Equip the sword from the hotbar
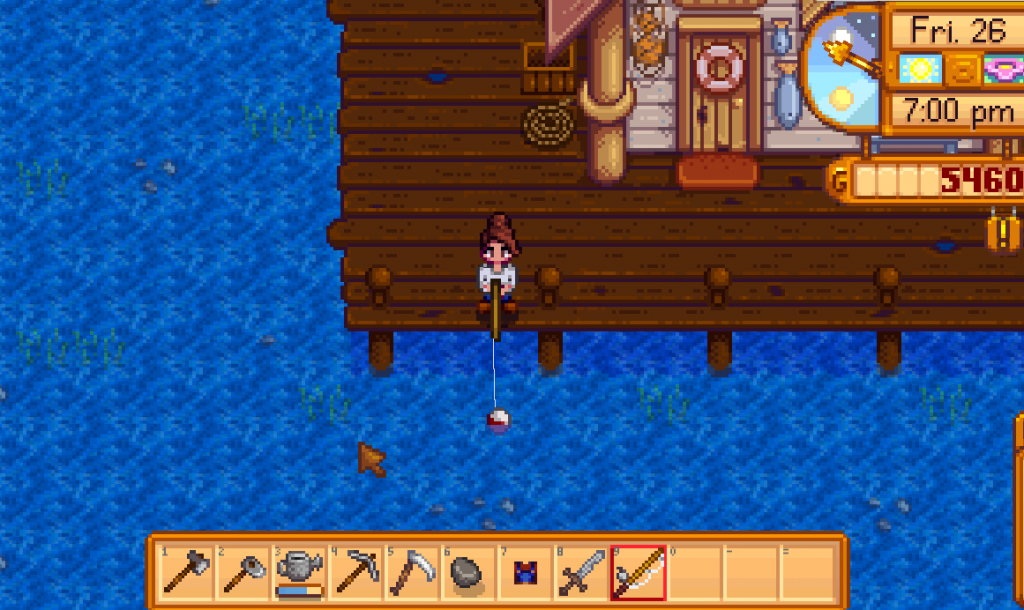This screenshot has width=1024, height=610. pyautogui.click(x=581, y=573)
